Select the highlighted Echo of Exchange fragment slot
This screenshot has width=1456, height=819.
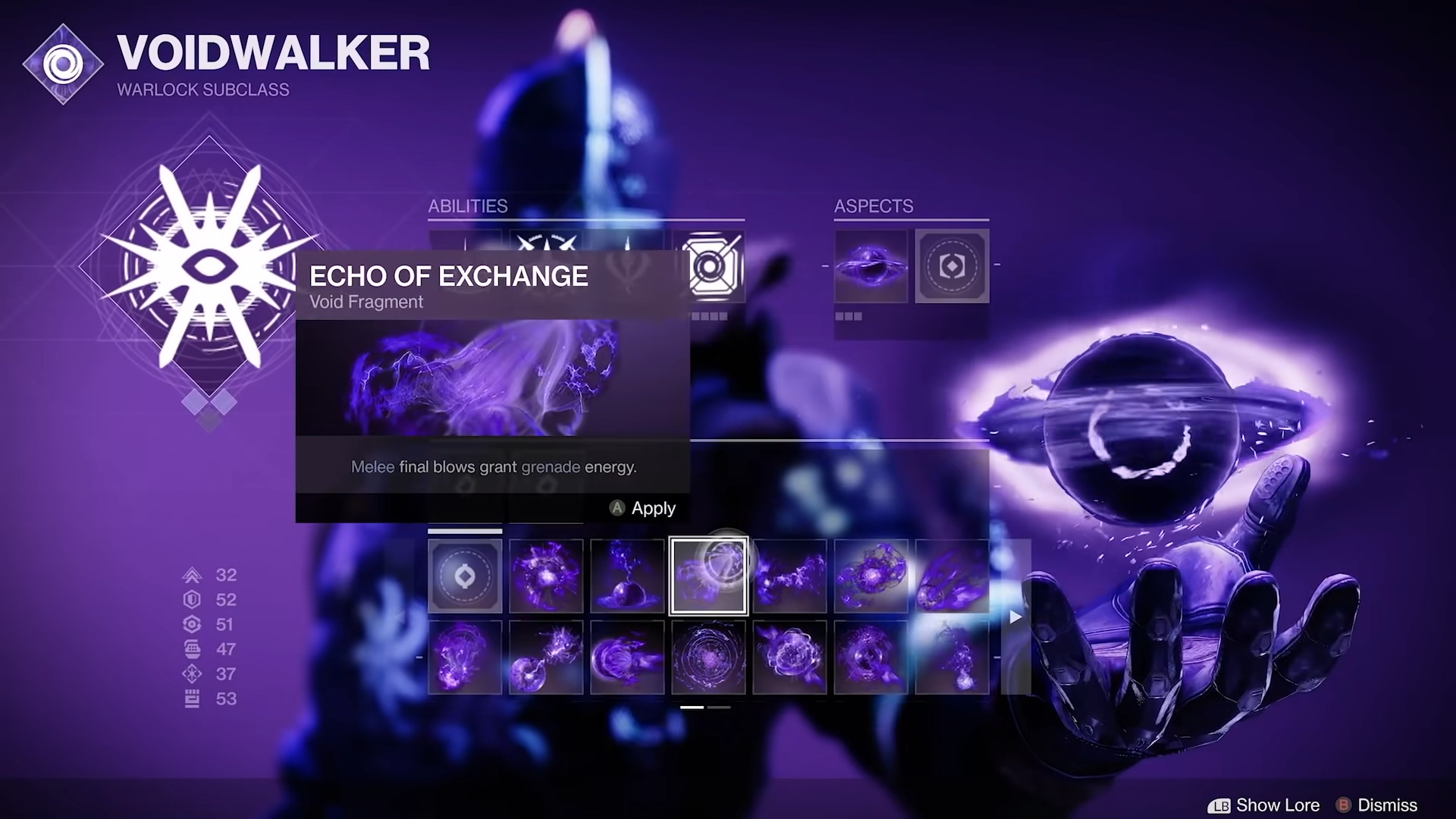point(709,576)
